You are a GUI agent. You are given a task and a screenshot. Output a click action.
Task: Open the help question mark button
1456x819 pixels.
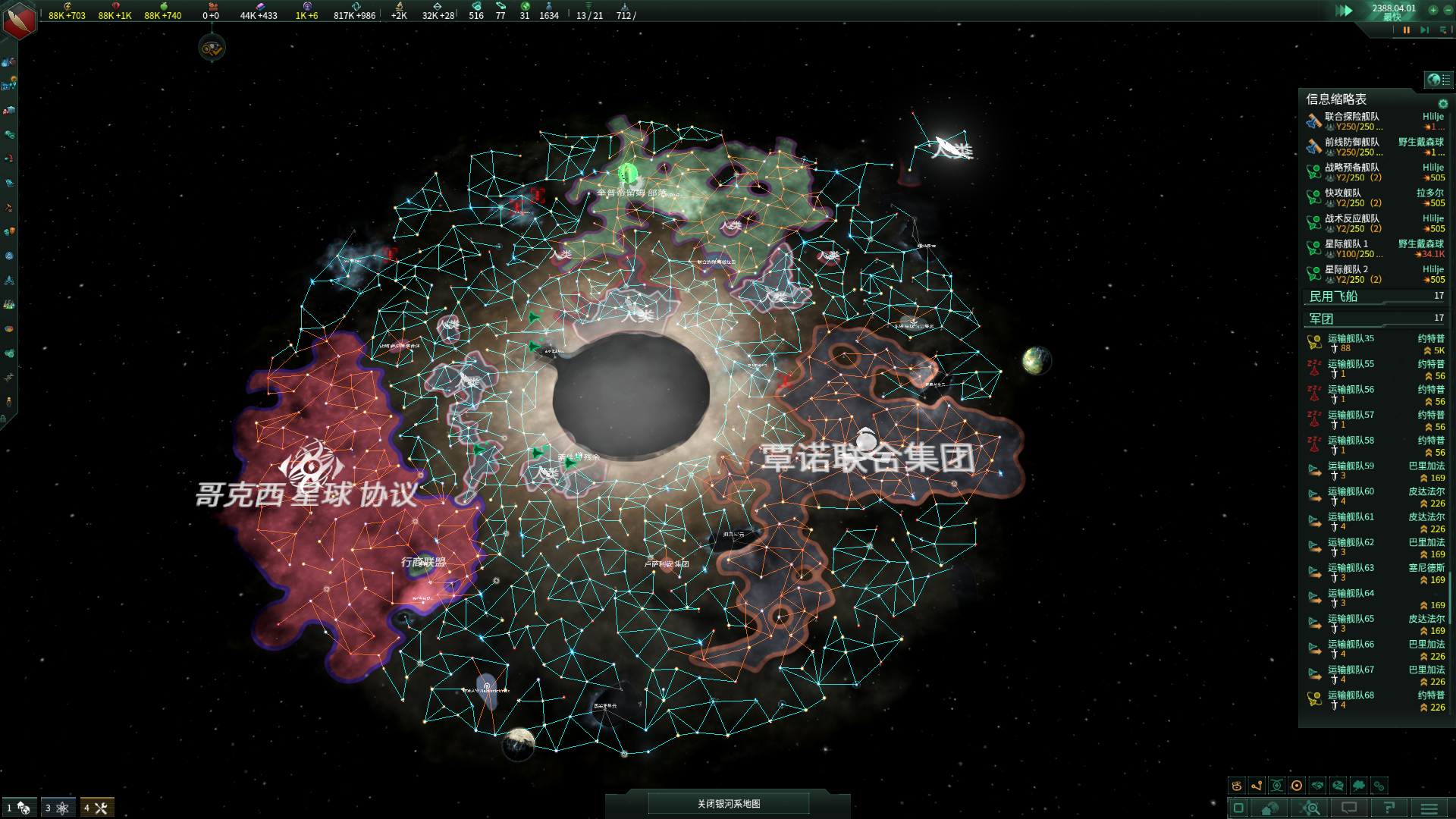(x=1389, y=808)
